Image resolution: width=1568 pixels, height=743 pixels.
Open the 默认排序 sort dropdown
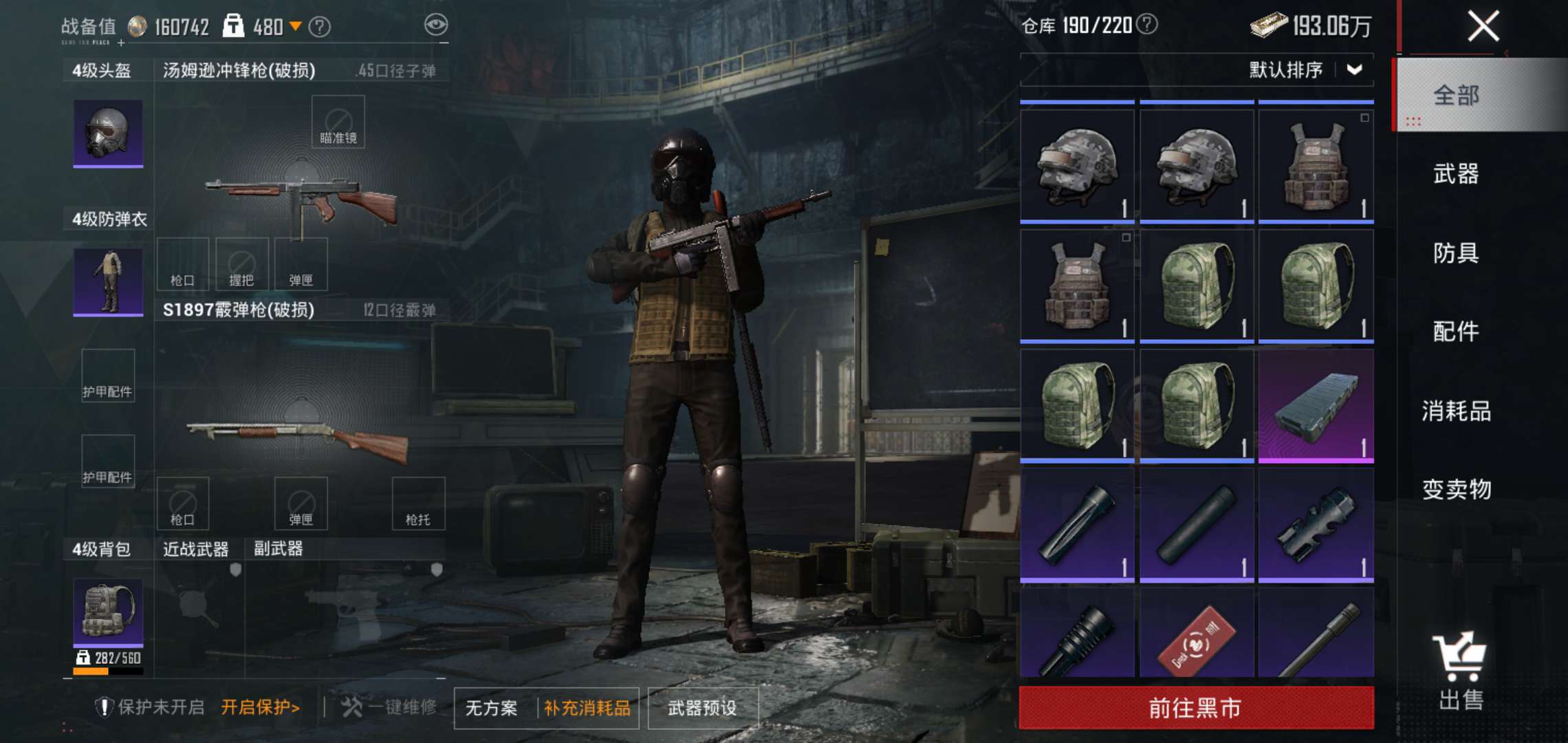pyautogui.click(x=1305, y=69)
